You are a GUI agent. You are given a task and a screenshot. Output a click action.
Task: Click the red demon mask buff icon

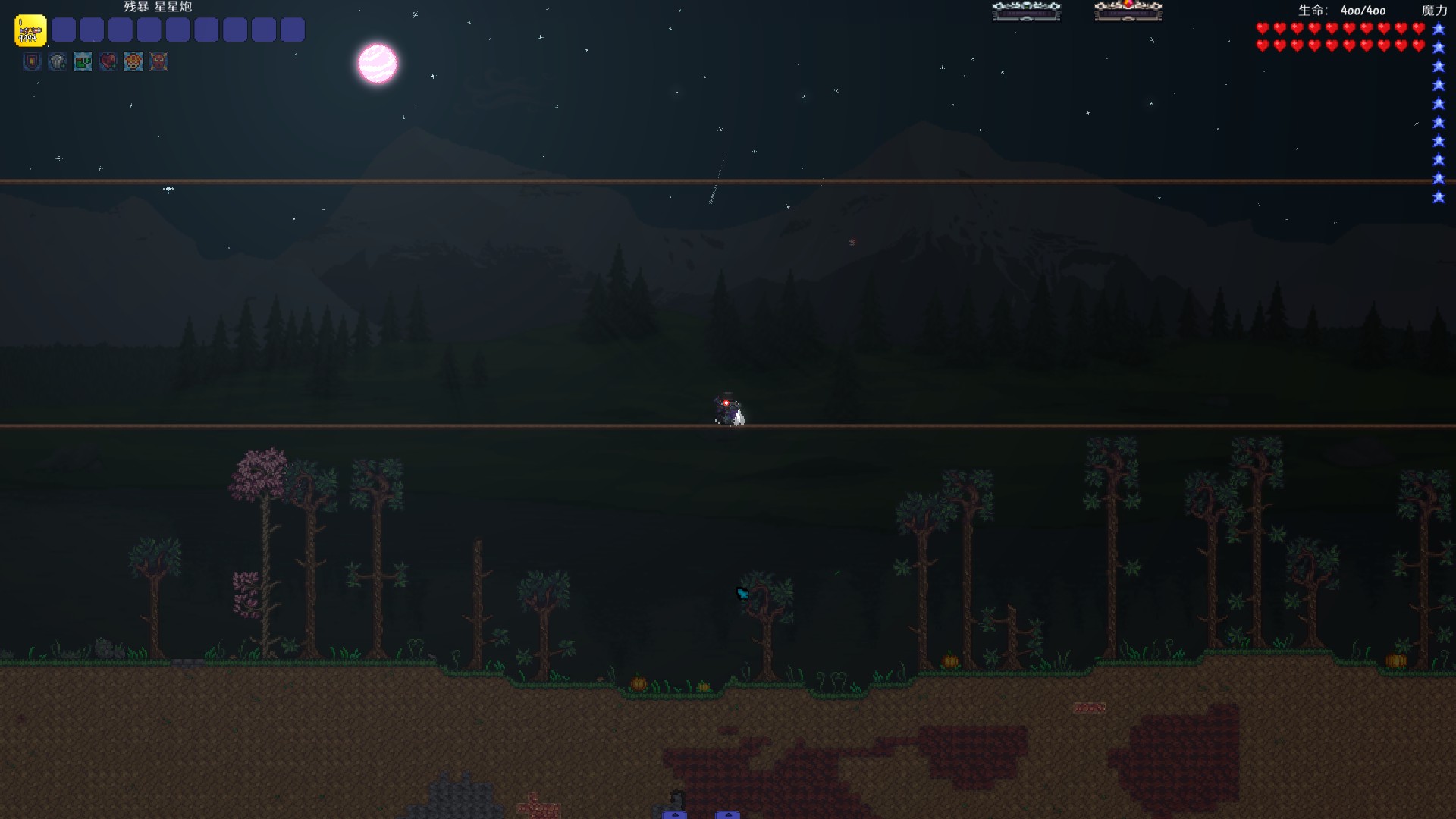tap(158, 61)
